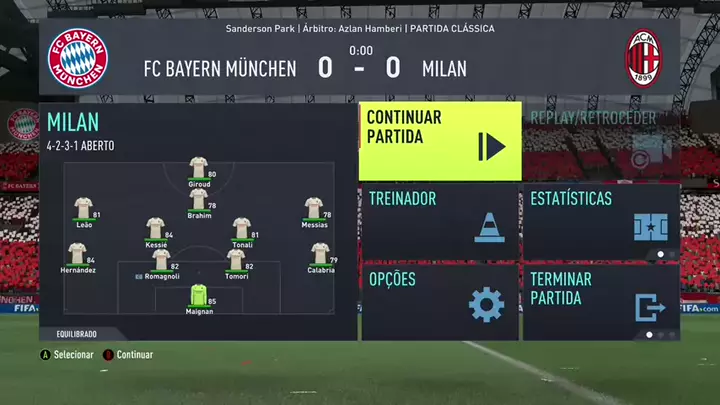The image size is (720, 405).
Task: Open the Treinador menu
Action: tap(439, 221)
